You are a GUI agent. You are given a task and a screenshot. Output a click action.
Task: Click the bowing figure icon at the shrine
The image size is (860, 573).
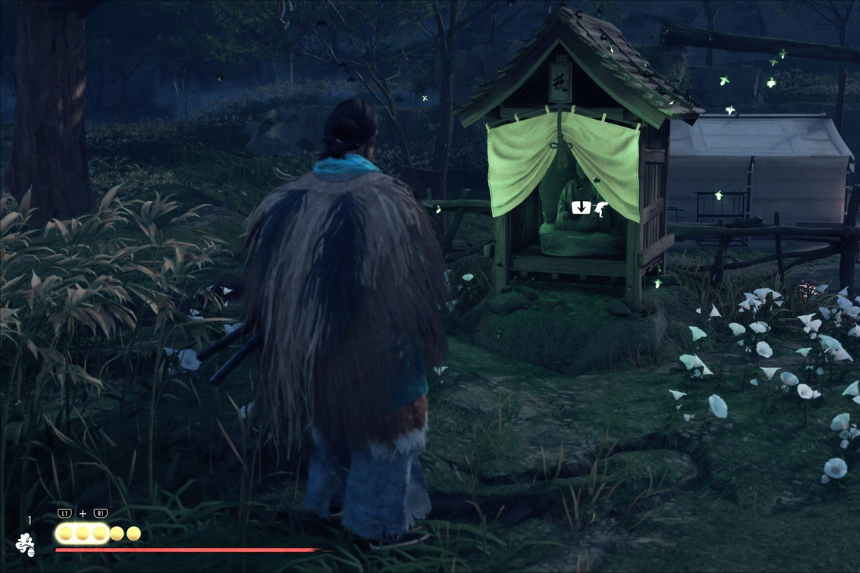(600, 208)
